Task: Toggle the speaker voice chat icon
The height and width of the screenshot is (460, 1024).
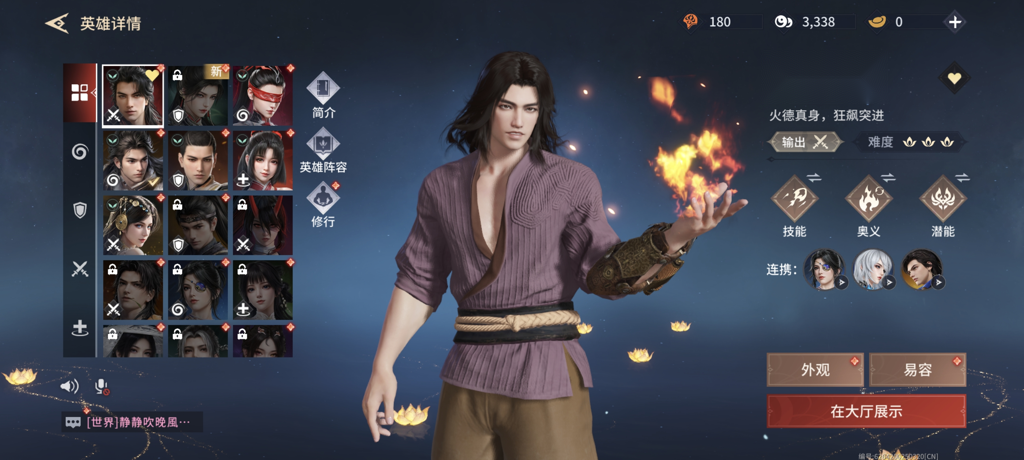Action: pos(69,386)
